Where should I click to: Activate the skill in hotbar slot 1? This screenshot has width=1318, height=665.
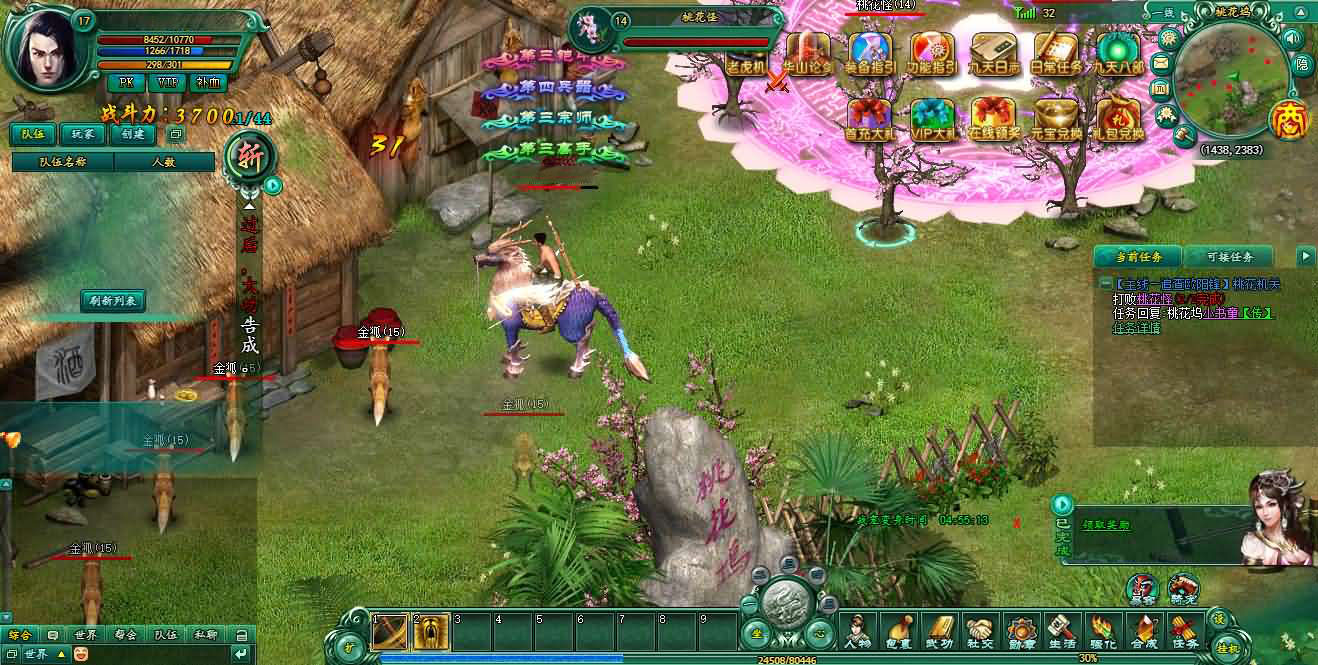coord(389,630)
